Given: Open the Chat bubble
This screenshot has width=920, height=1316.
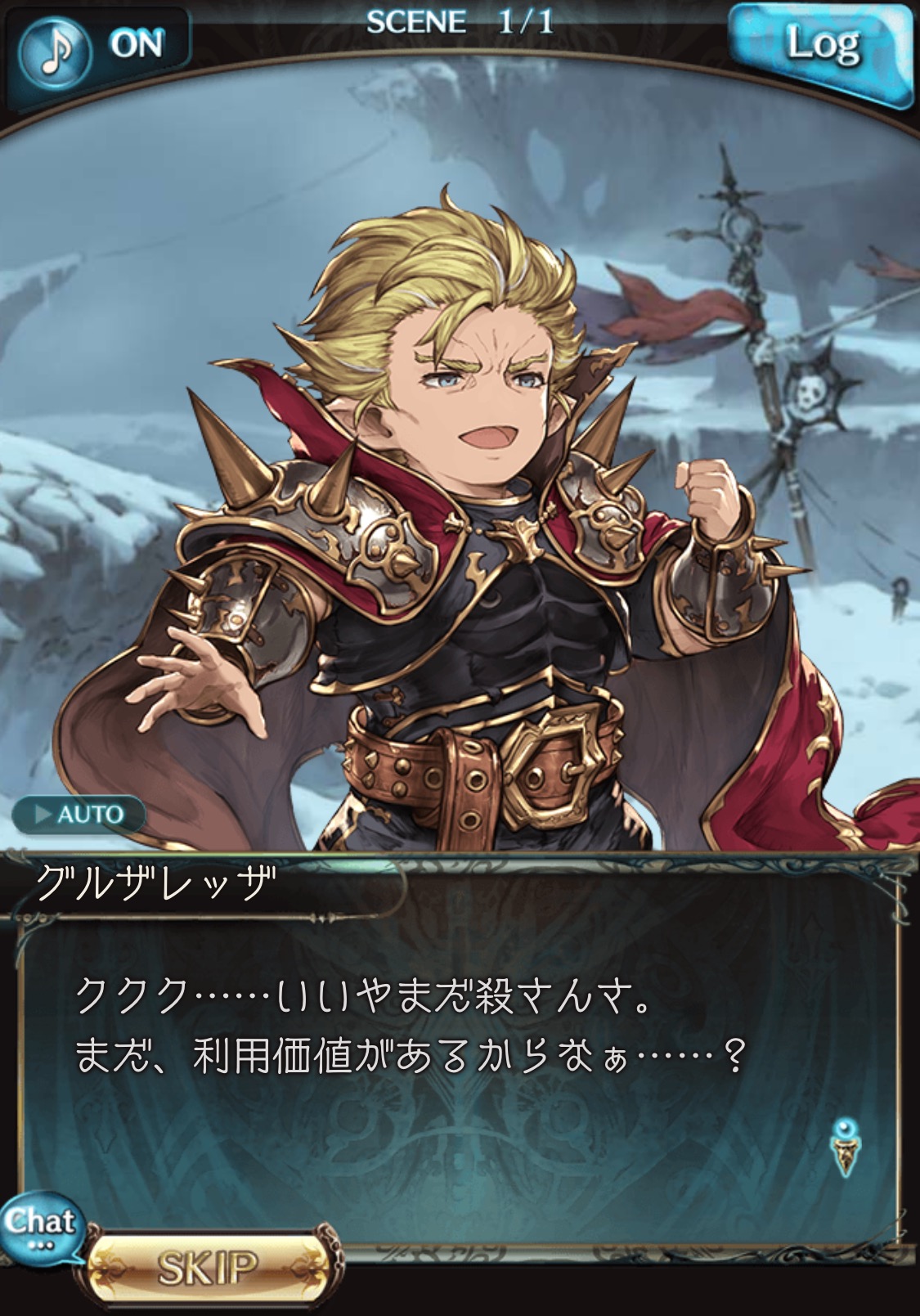Looking at the screenshot, I should pos(40,1226).
